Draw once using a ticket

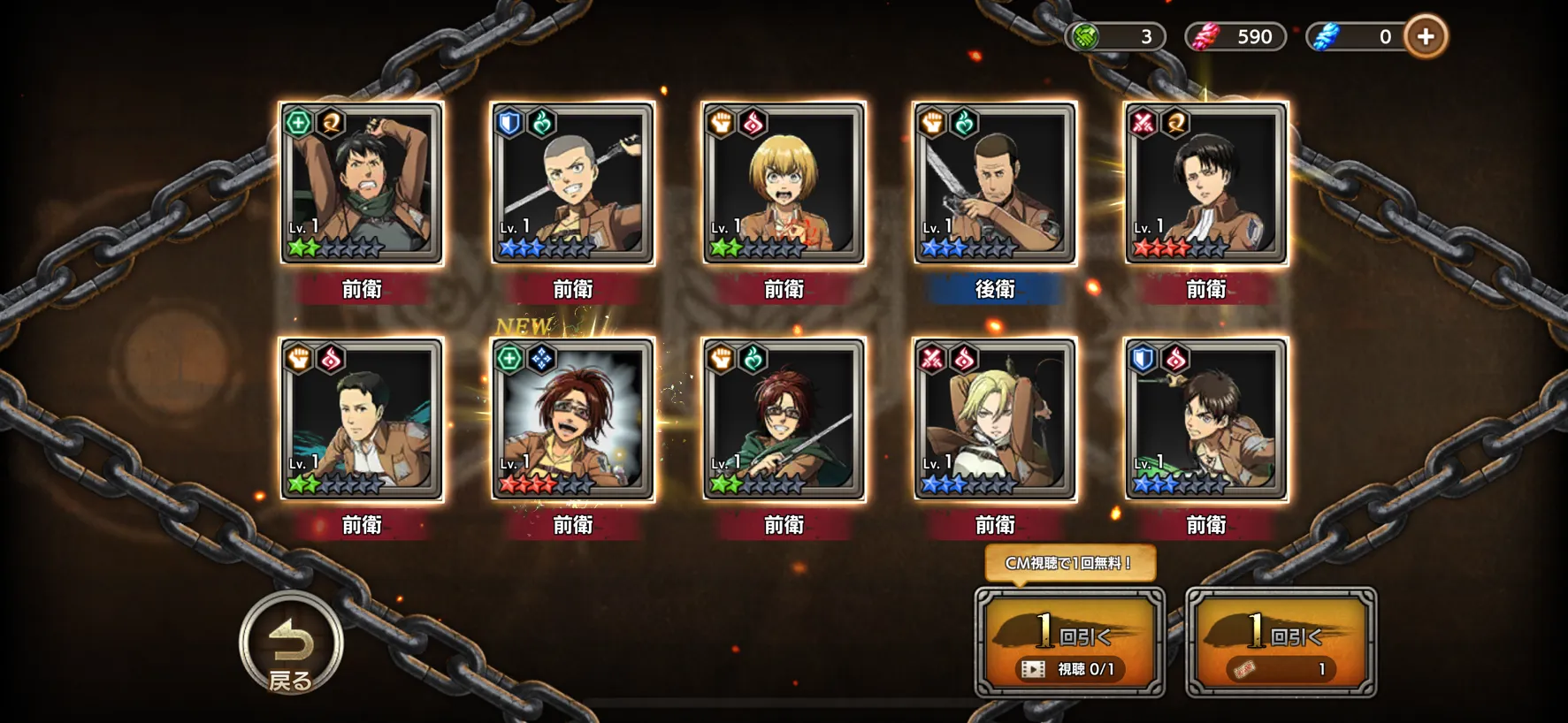click(x=1281, y=643)
